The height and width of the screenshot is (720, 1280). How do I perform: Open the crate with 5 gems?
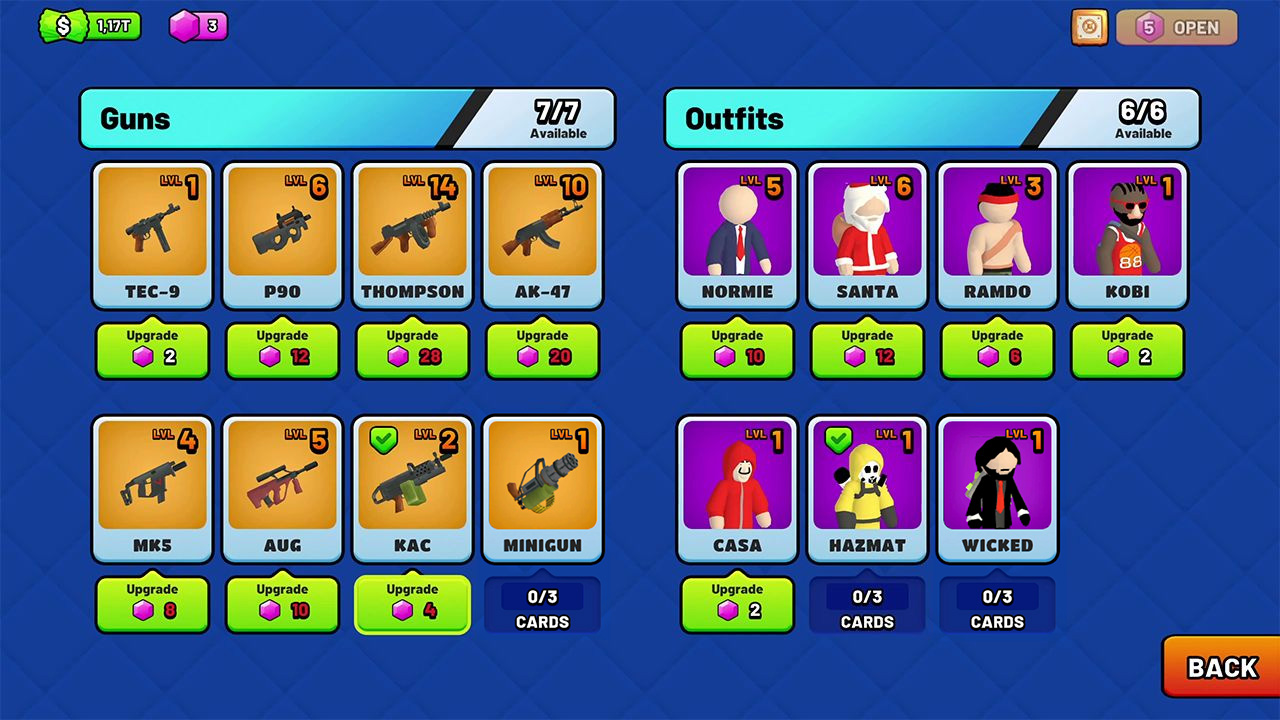point(1177,27)
